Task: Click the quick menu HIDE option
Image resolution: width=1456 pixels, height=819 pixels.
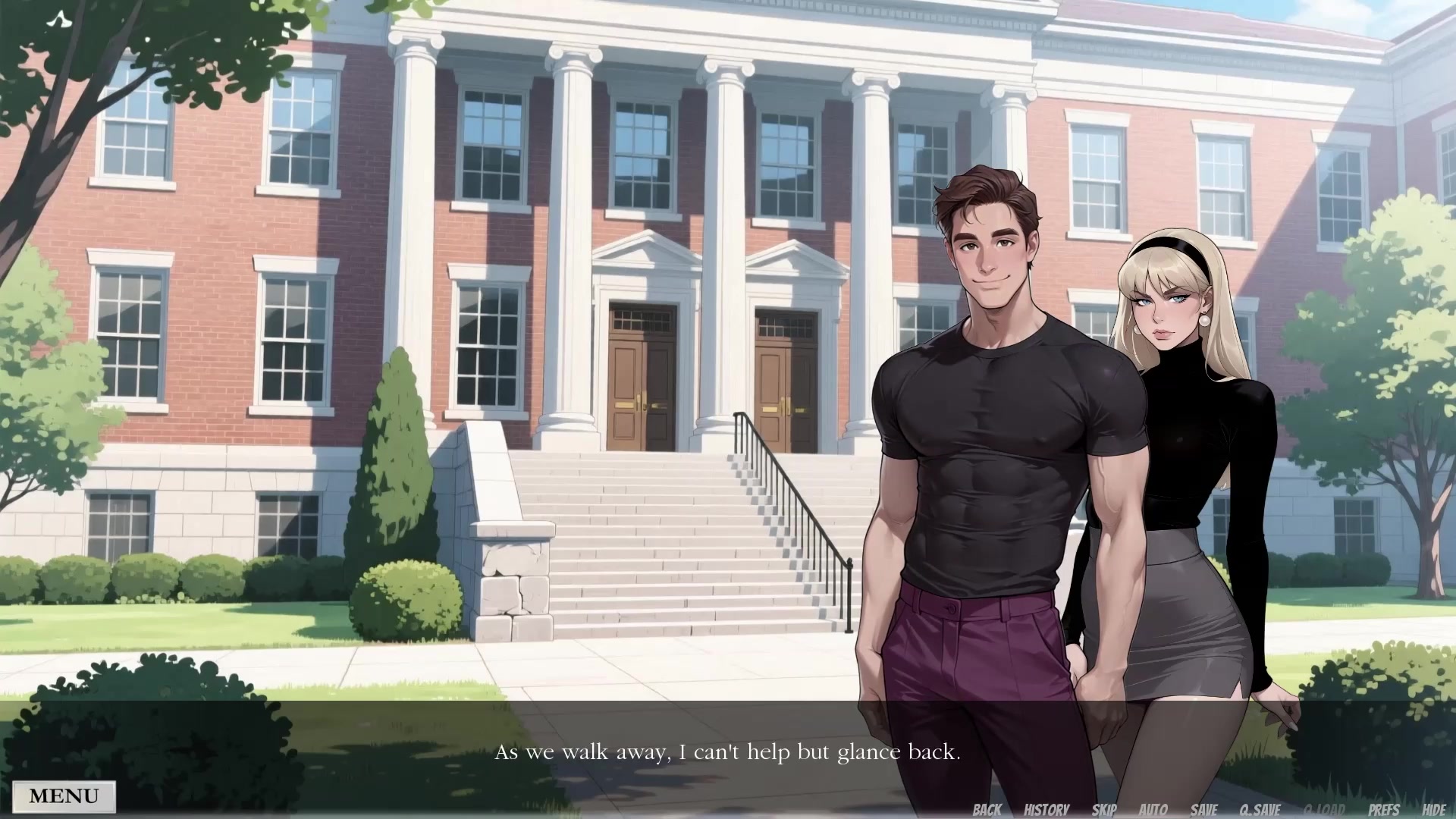Action: tap(1436, 808)
